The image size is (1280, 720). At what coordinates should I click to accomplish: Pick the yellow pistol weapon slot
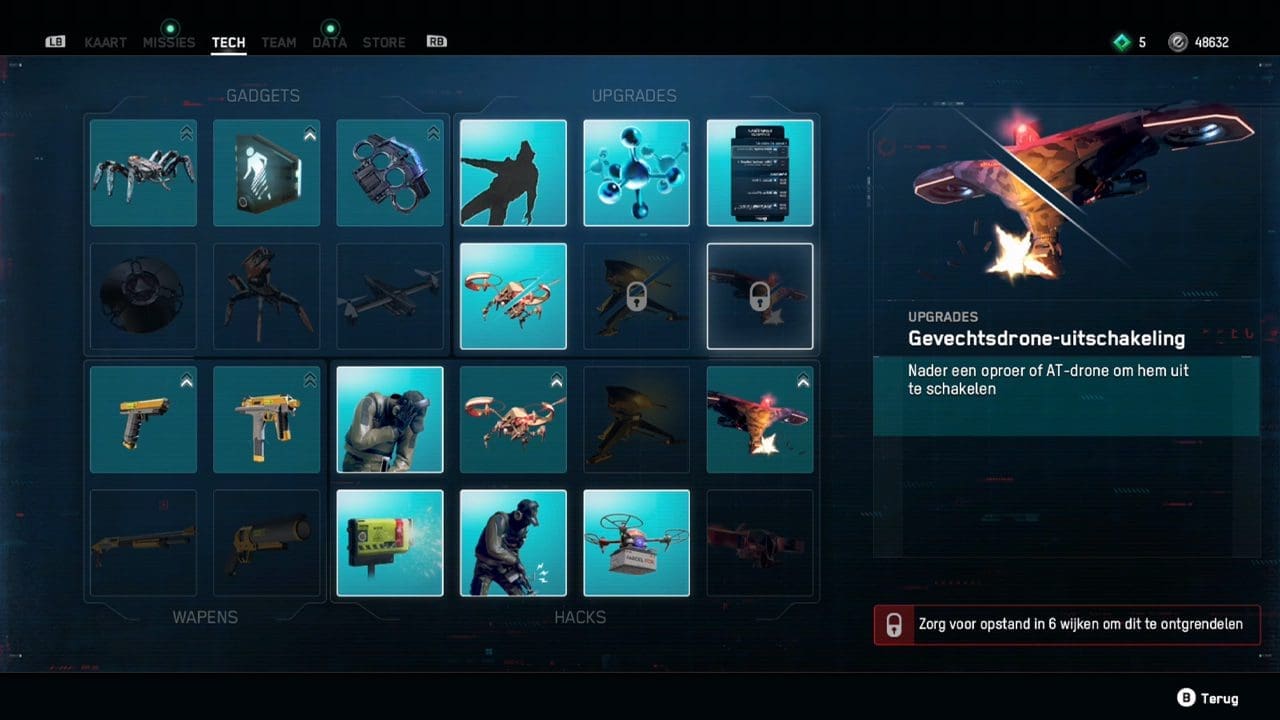(143, 419)
